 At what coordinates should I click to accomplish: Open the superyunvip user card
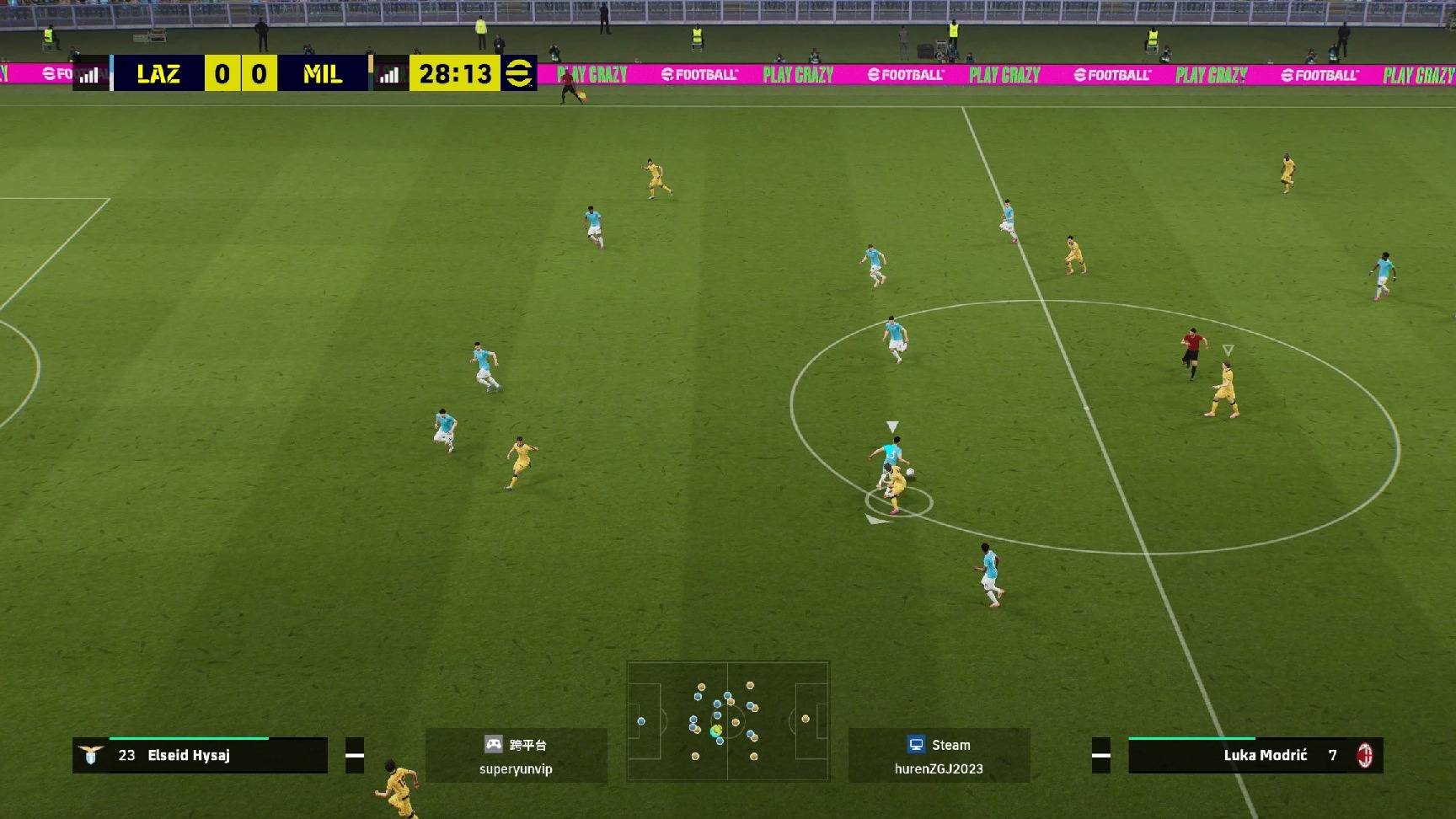point(516,756)
